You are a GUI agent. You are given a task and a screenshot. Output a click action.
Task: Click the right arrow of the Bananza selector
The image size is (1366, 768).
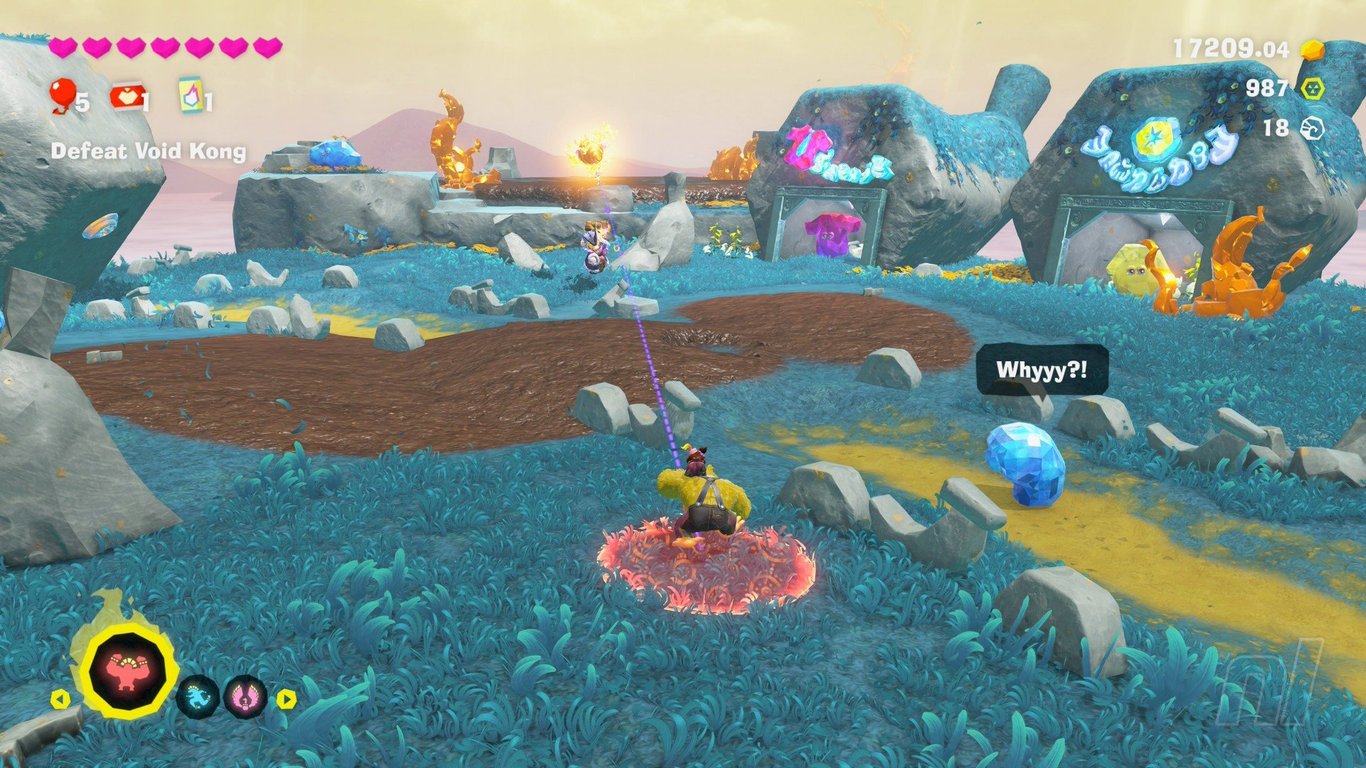[x=286, y=699]
